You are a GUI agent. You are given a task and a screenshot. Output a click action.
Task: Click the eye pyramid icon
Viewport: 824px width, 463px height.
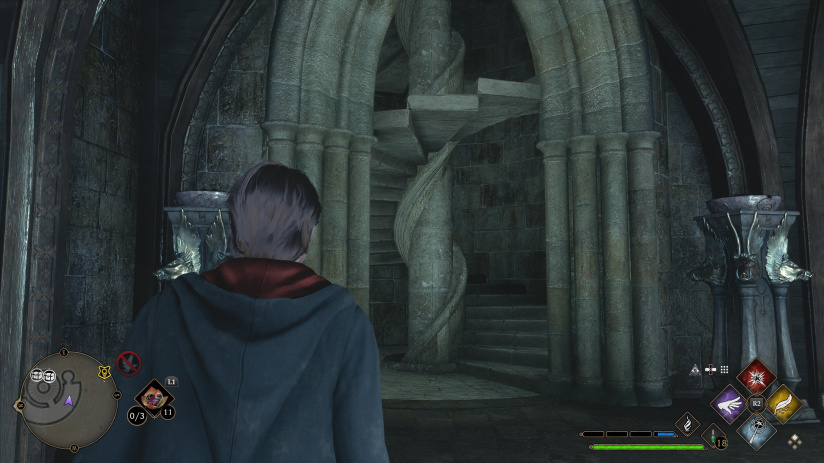(x=694, y=369)
